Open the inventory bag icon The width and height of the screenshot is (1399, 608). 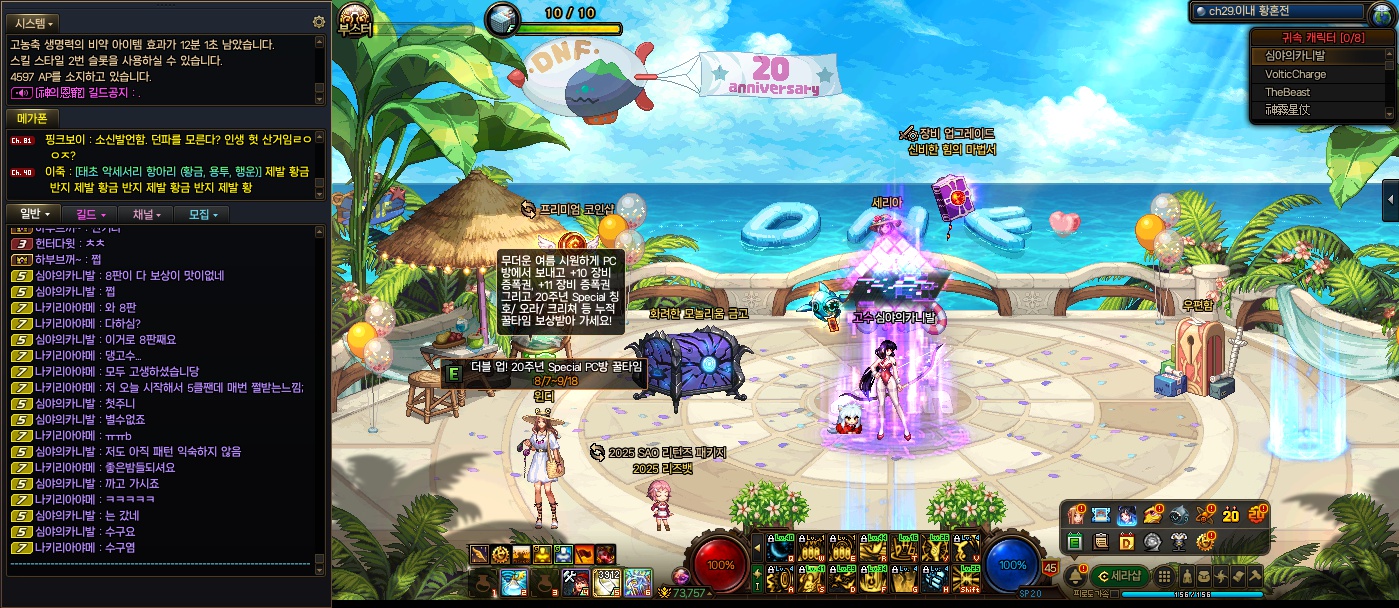tap(1204, 576)
